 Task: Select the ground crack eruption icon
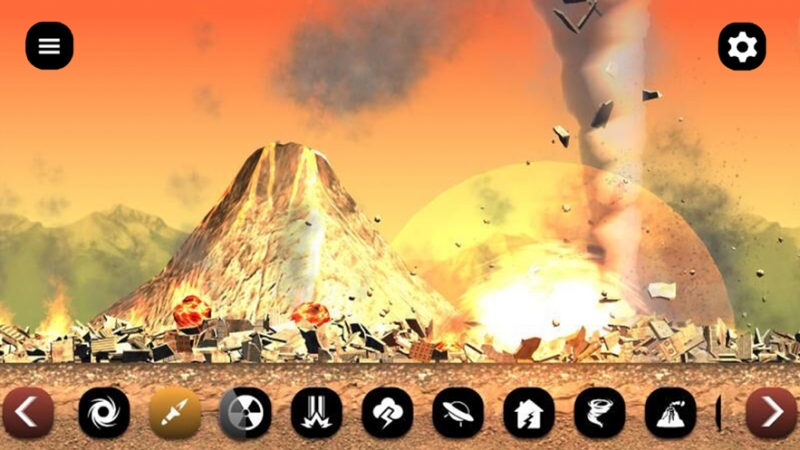pyautogui.click(x=316, y=413)
